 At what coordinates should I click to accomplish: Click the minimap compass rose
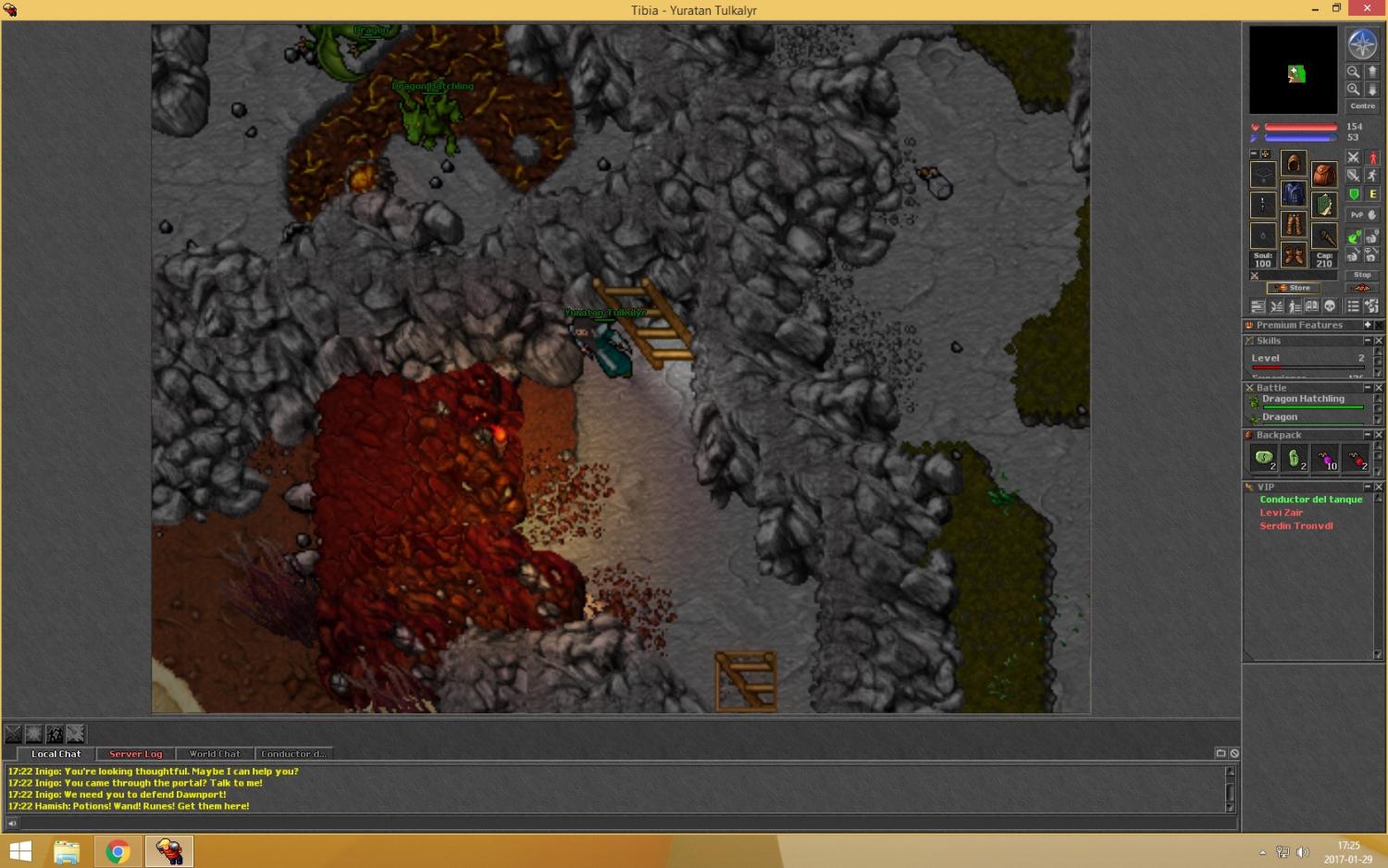click(1362, 43)
